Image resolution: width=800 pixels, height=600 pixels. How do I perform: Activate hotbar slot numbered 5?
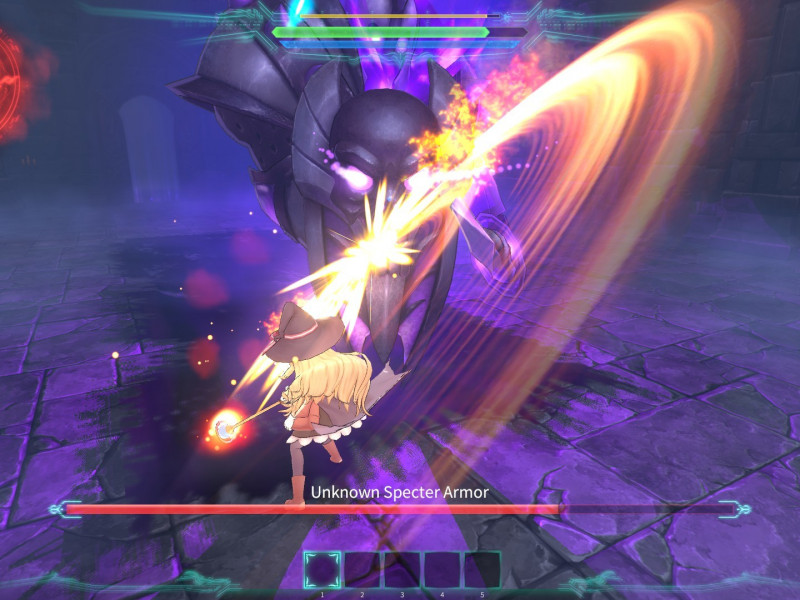click(x=482, y=569)
